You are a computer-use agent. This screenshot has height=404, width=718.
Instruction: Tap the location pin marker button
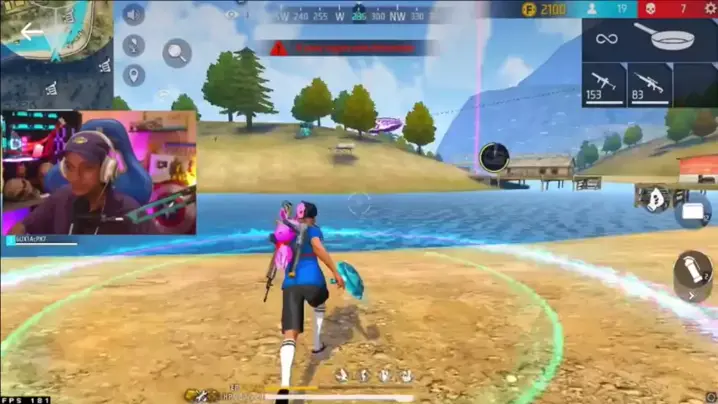click(x=133, y=75)
